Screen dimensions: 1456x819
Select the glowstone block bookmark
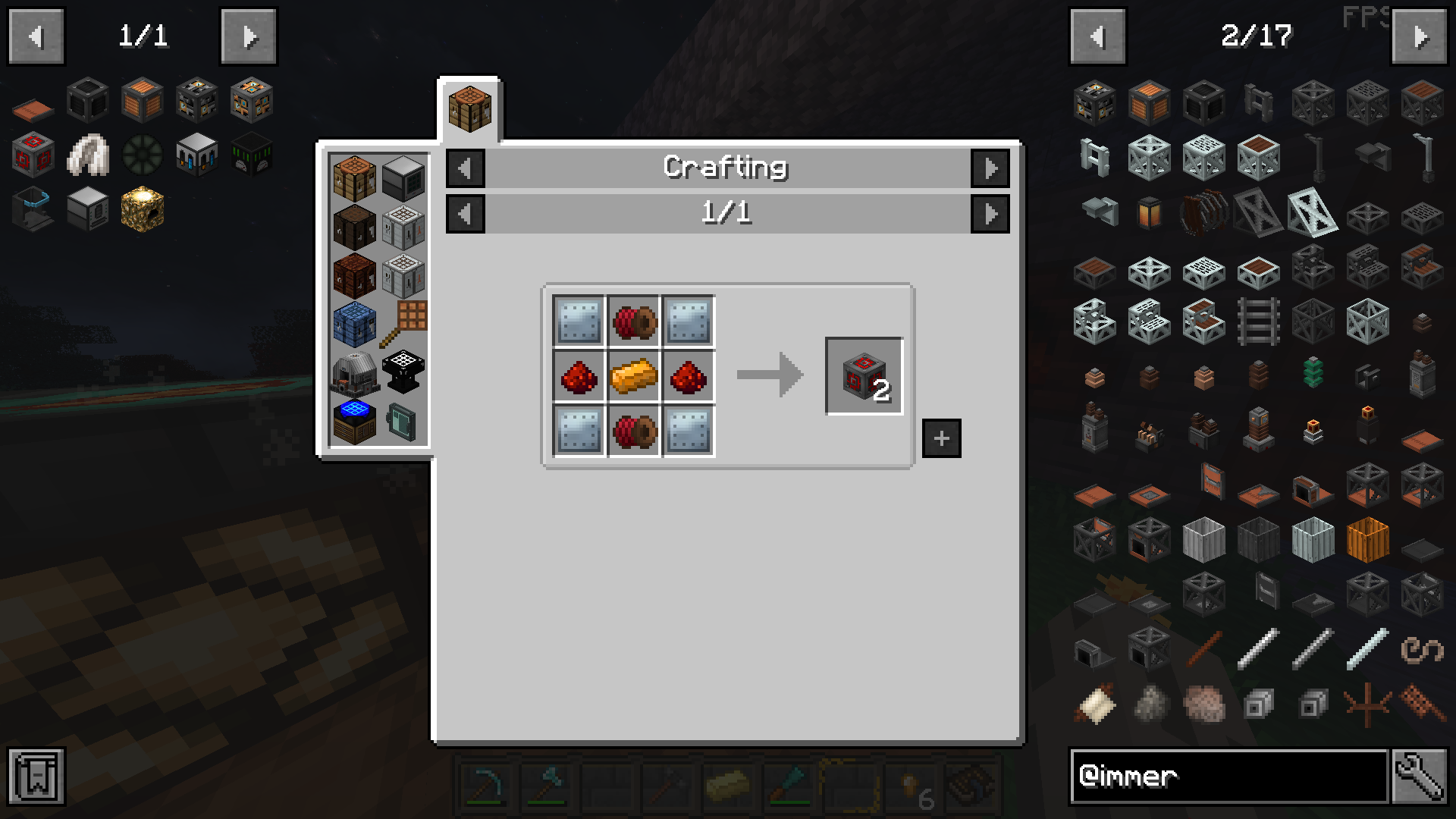(142, 209)
